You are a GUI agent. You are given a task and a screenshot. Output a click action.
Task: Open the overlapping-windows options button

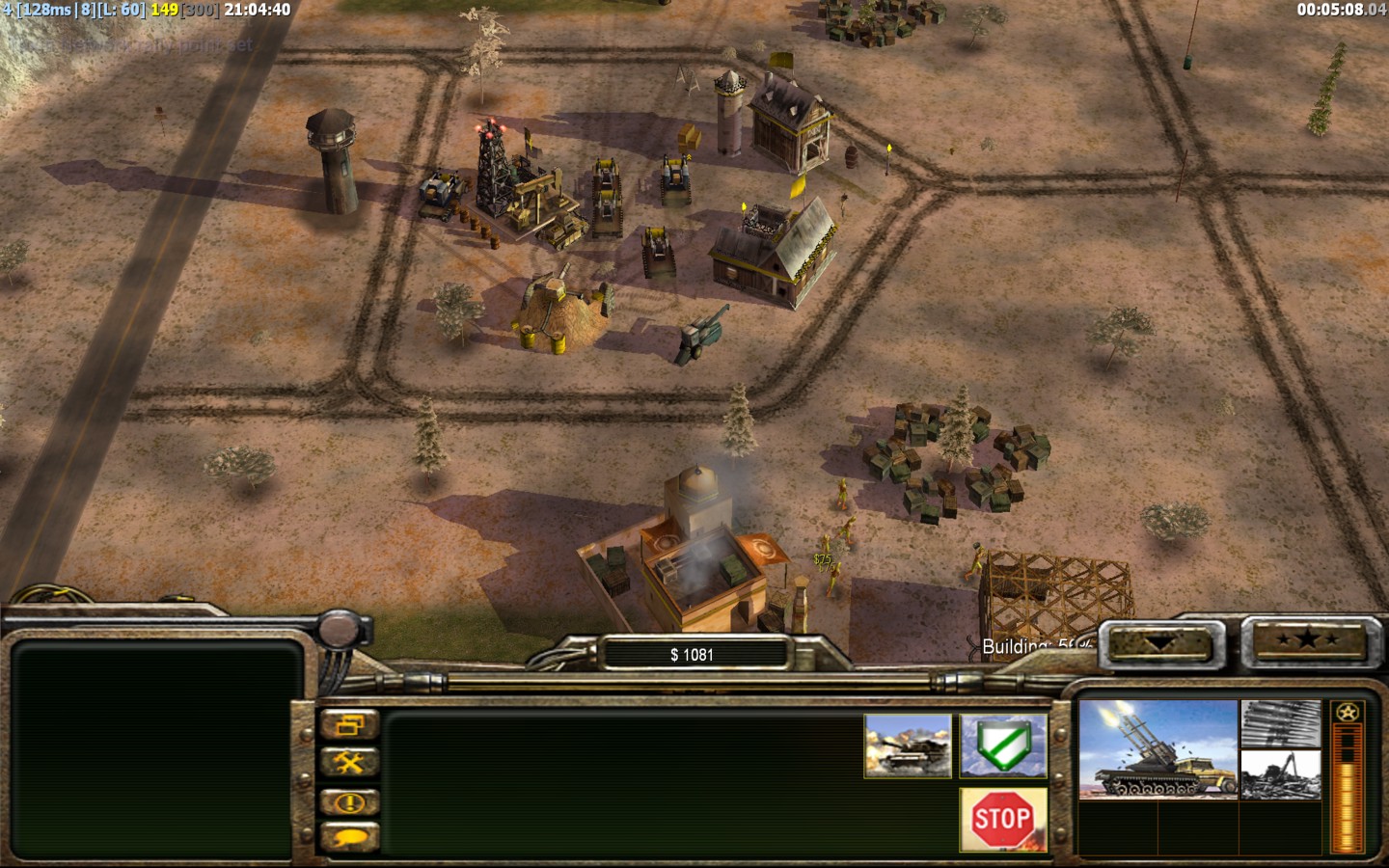[x=349, y=725]
